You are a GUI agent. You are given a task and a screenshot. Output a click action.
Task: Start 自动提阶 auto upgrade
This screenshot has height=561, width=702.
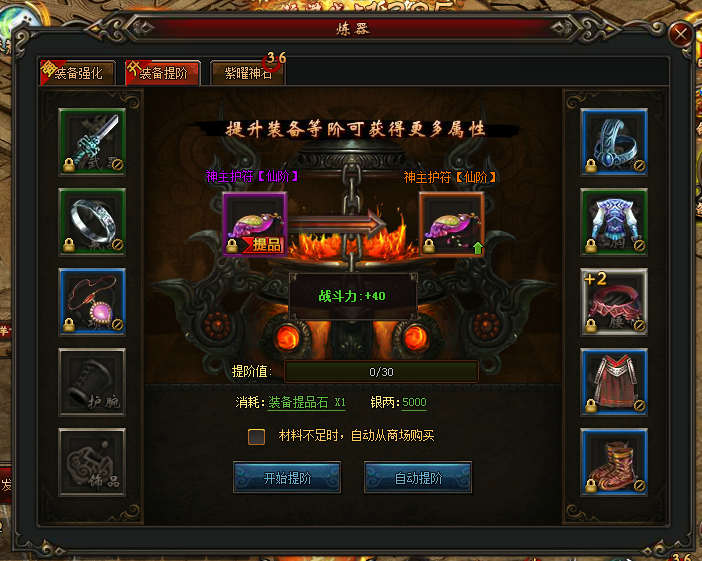[418, 477]
